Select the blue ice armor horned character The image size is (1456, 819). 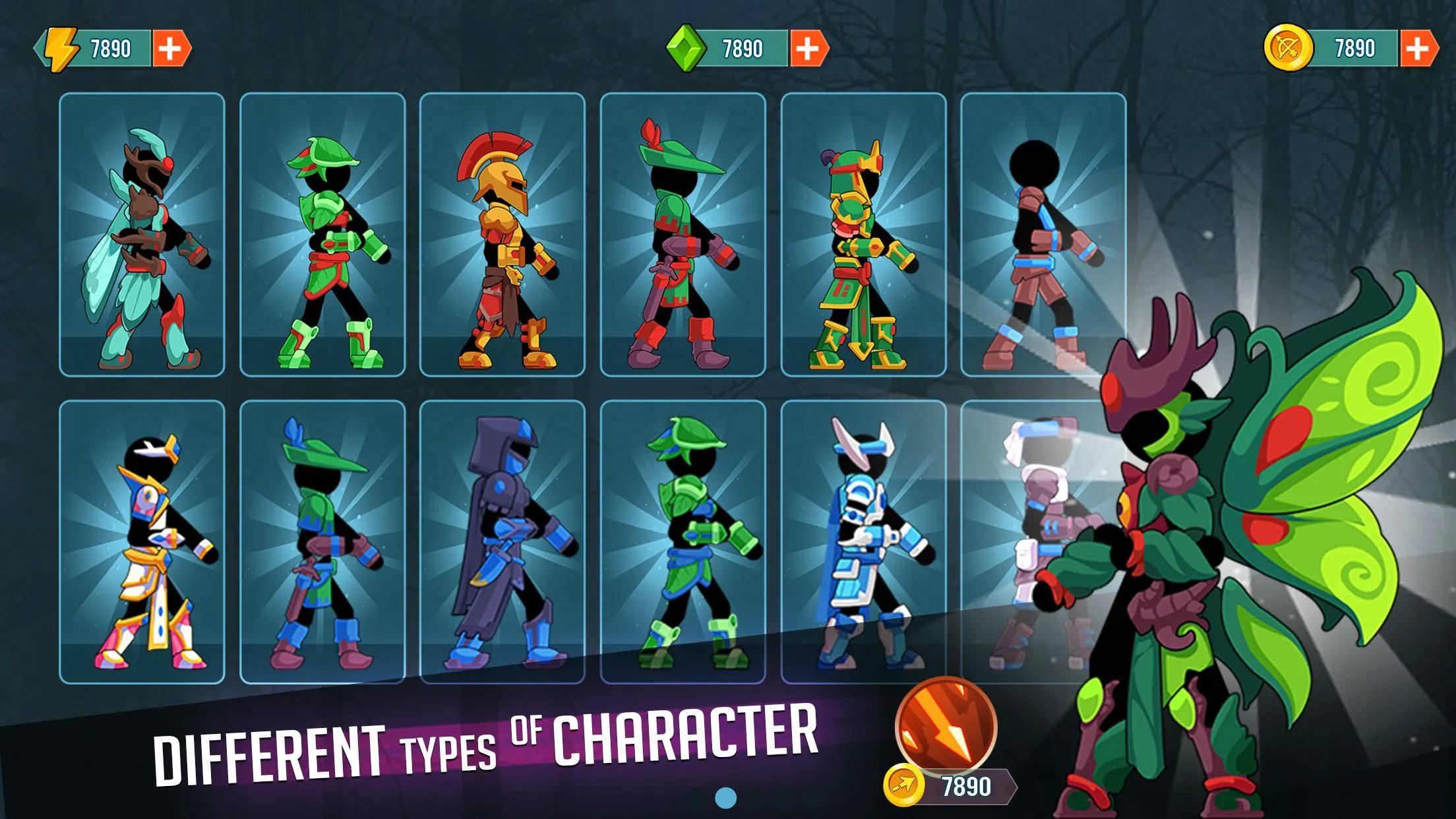[x=863, y=541]
